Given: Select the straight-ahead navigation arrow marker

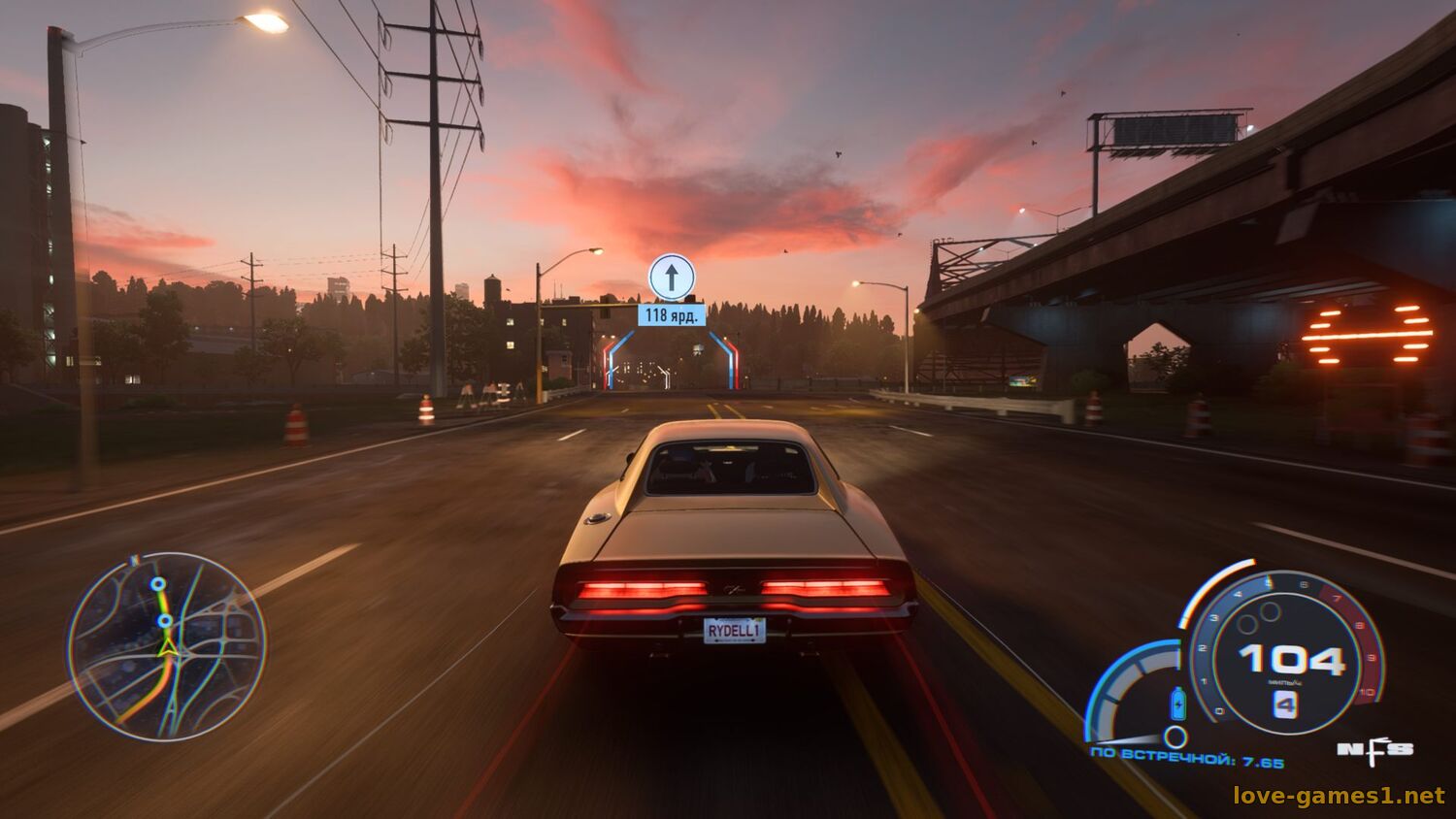Looking at the screenshot, I should [672, 278].
